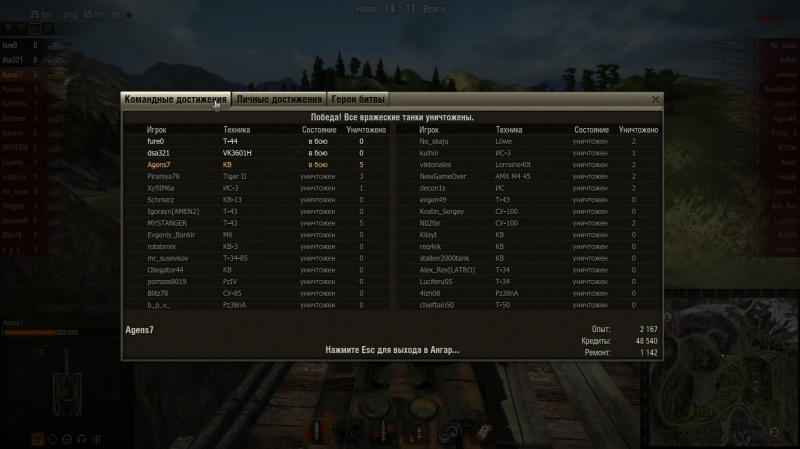This screenshot has width=800, height=449.
Task: Close the battle results window
Action: 655,99
